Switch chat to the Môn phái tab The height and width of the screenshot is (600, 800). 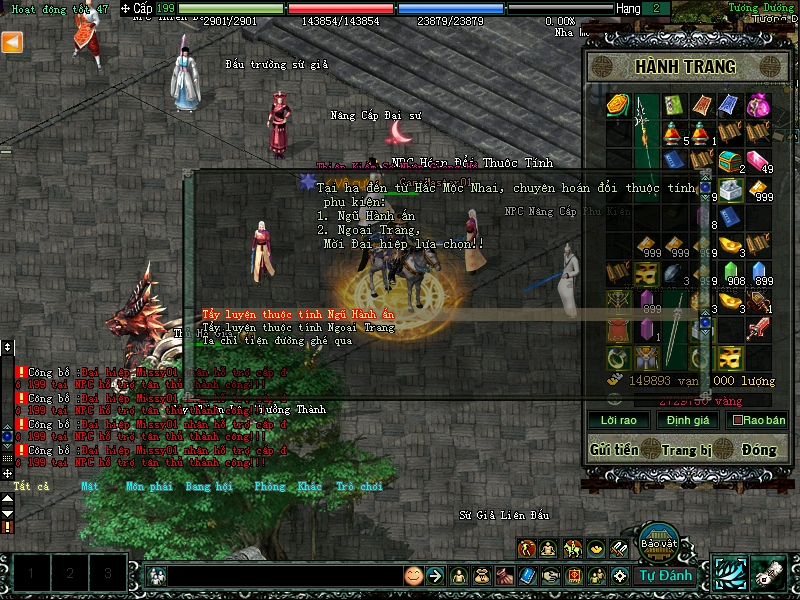148,486
